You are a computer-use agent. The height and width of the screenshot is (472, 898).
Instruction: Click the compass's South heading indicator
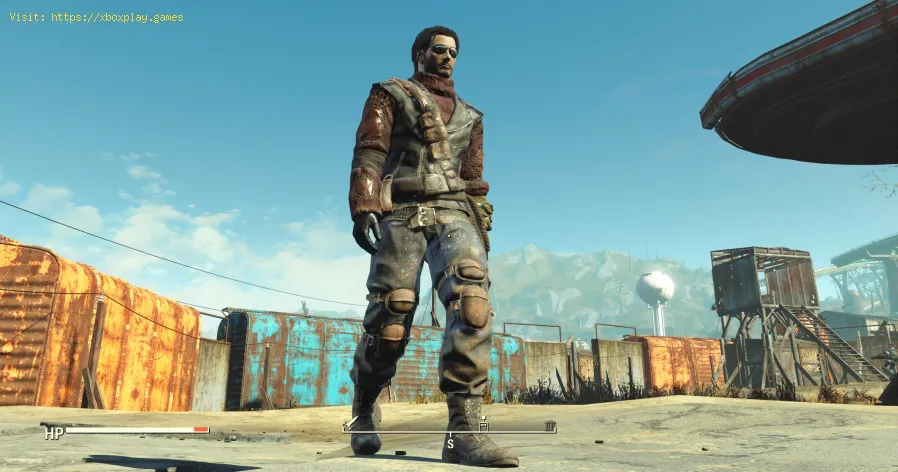pyautogui.click(x=450, y=443)
